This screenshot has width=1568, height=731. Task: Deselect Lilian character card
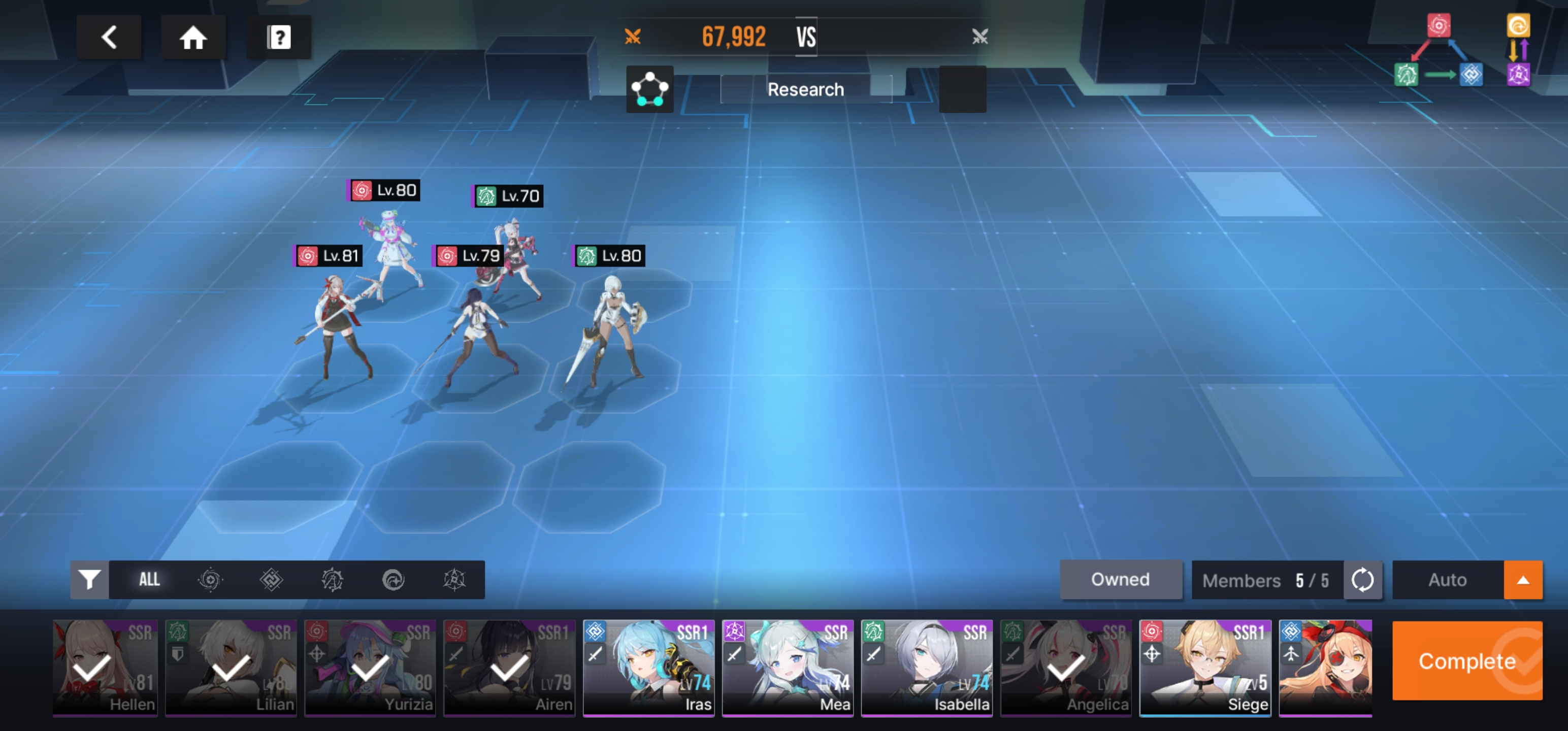point(232,668)
